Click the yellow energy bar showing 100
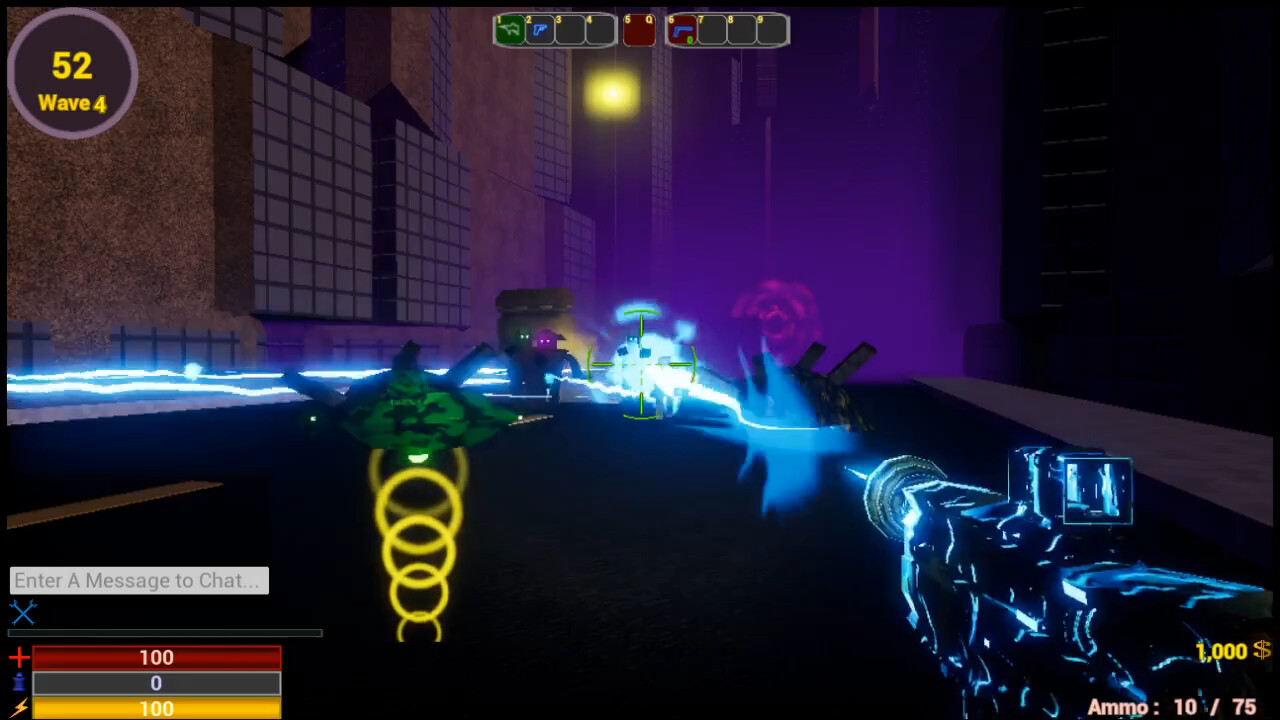1280x720 pixels. 155,709
